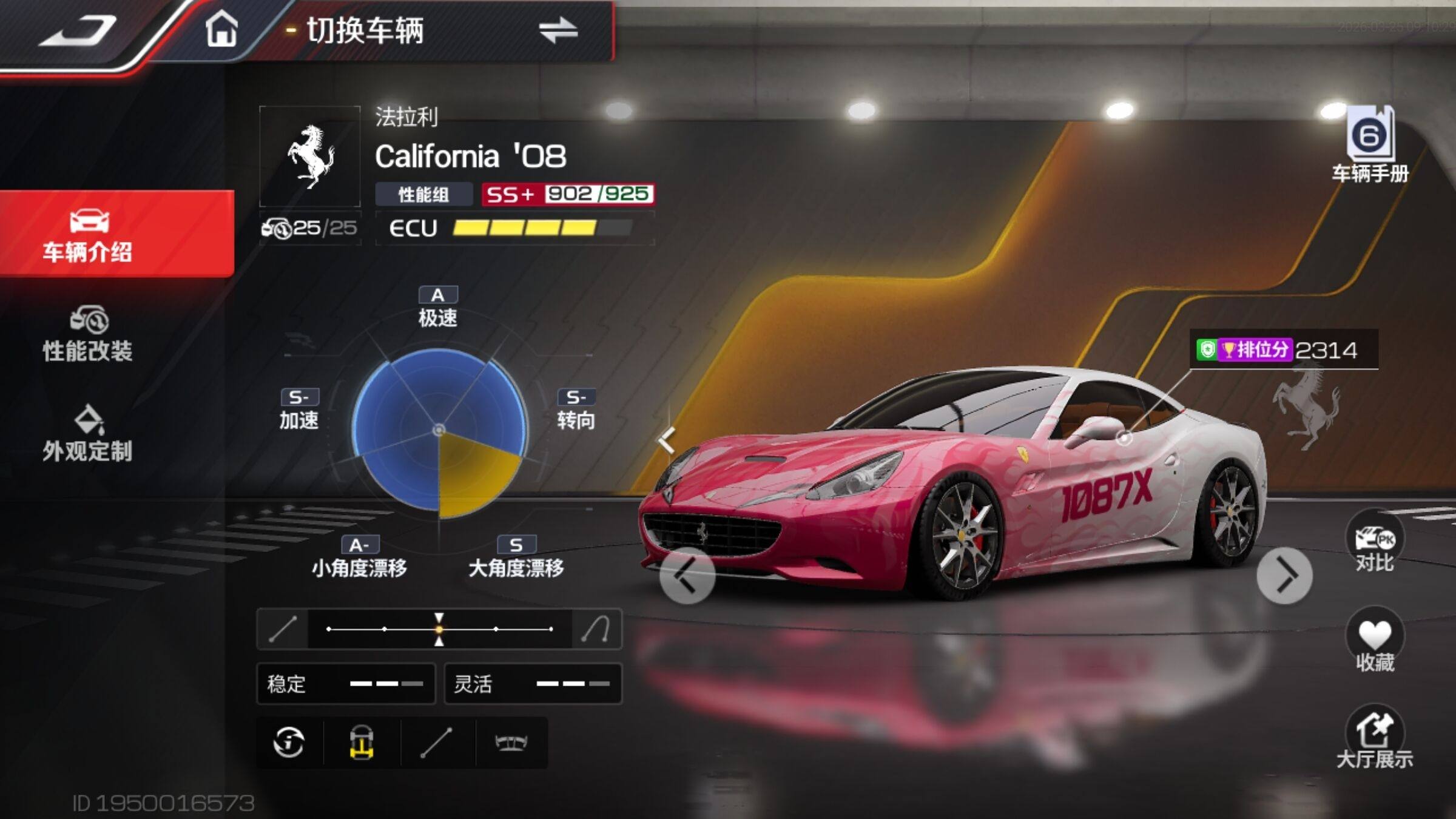Return to the home screen

point(221,30)
